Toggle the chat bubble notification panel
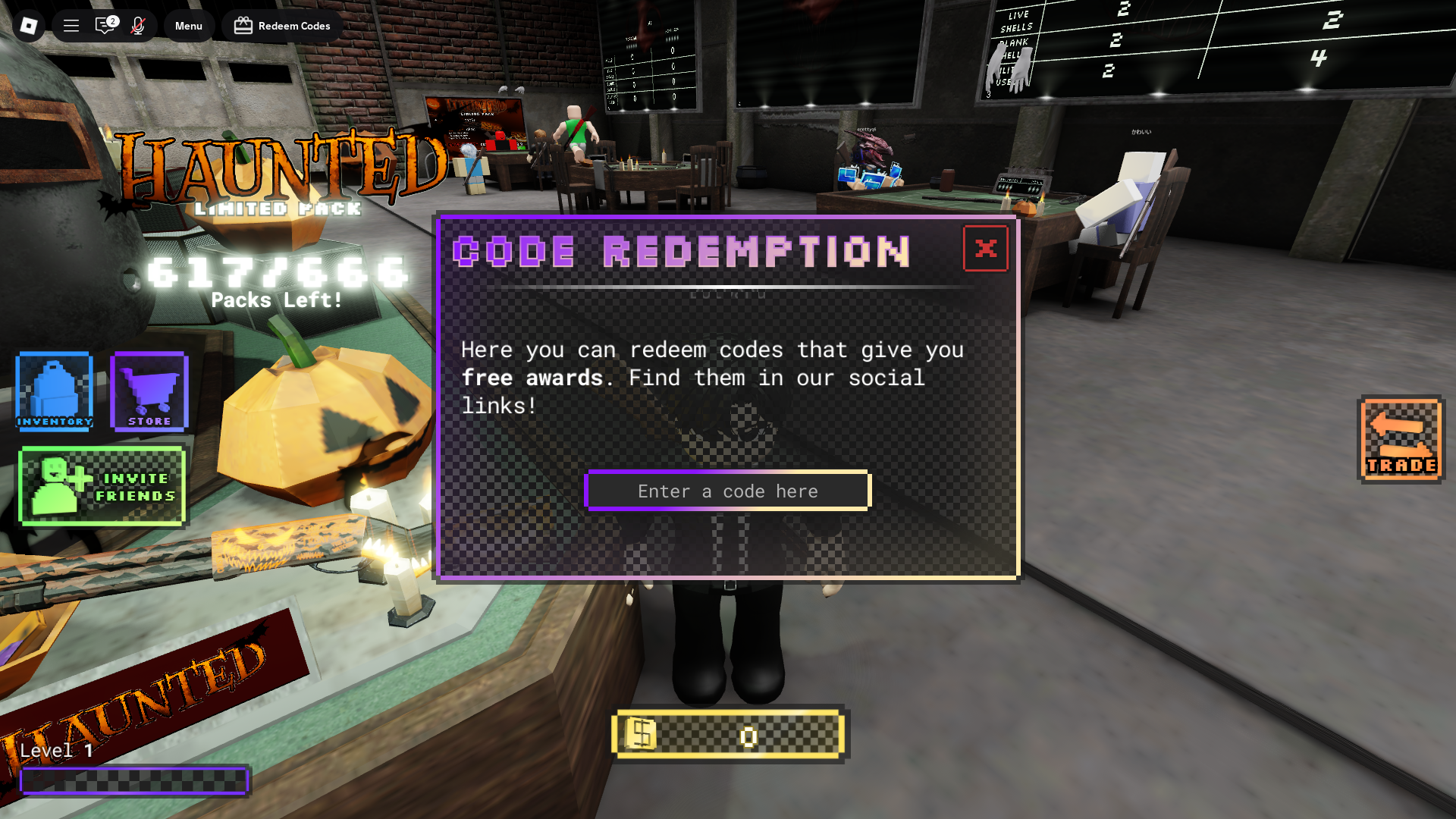Viewport: 1456px width, 819px height. click(x=104, y=25)
